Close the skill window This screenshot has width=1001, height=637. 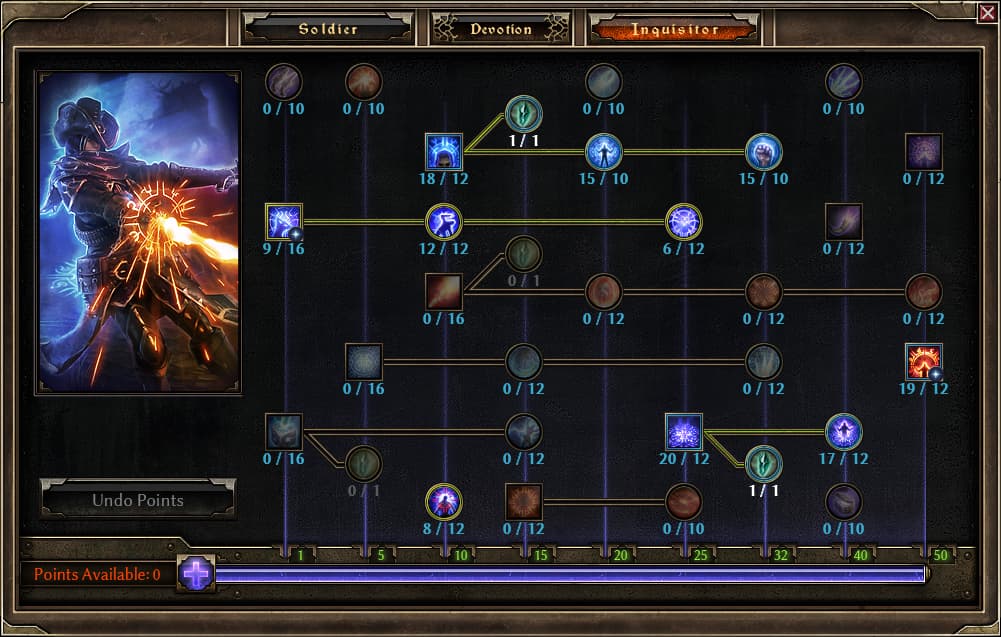pyautogui.click(x=989, y=11)
